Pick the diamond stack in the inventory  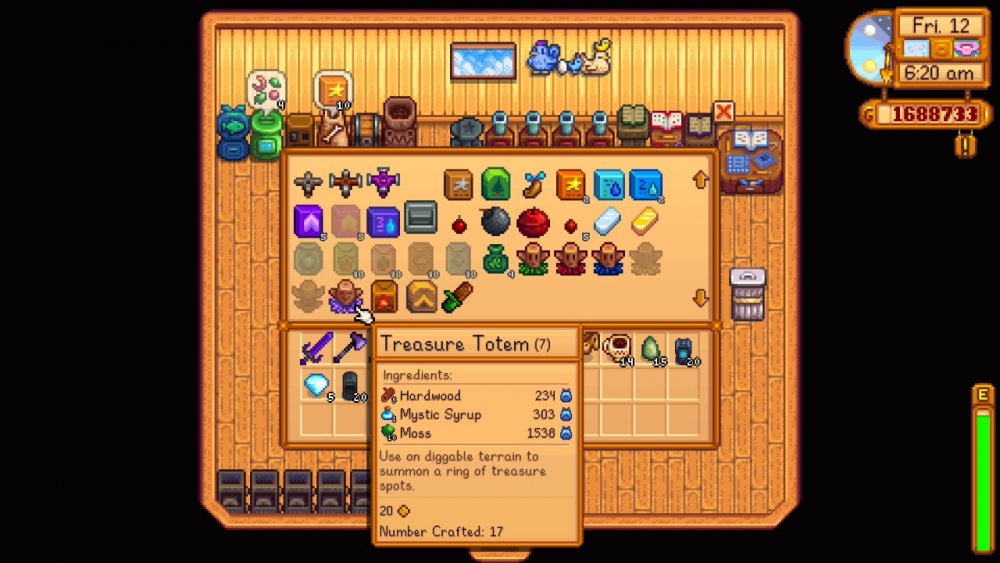tap(316, 385)
